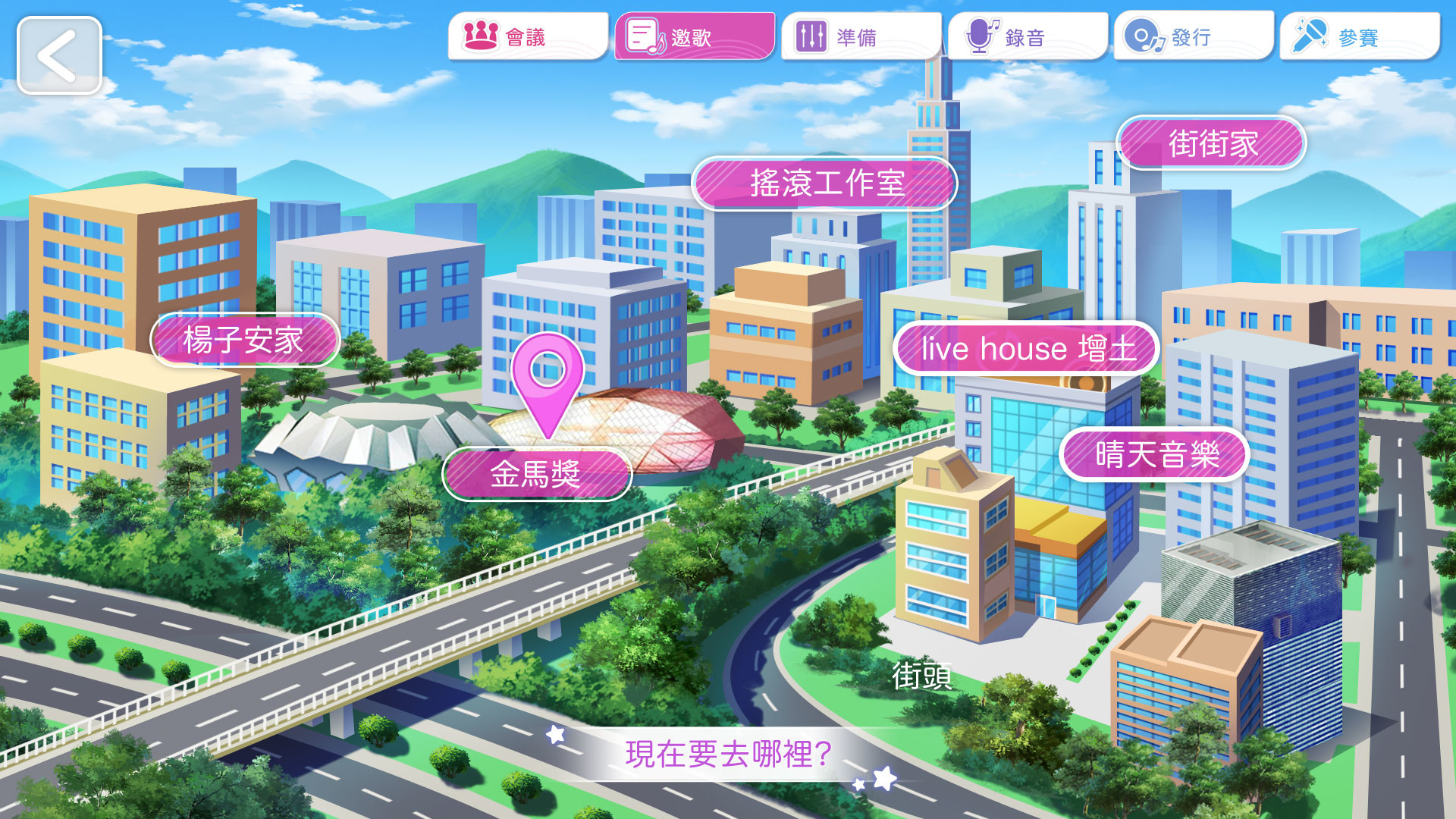Open the 楊子安家 location

244,340
